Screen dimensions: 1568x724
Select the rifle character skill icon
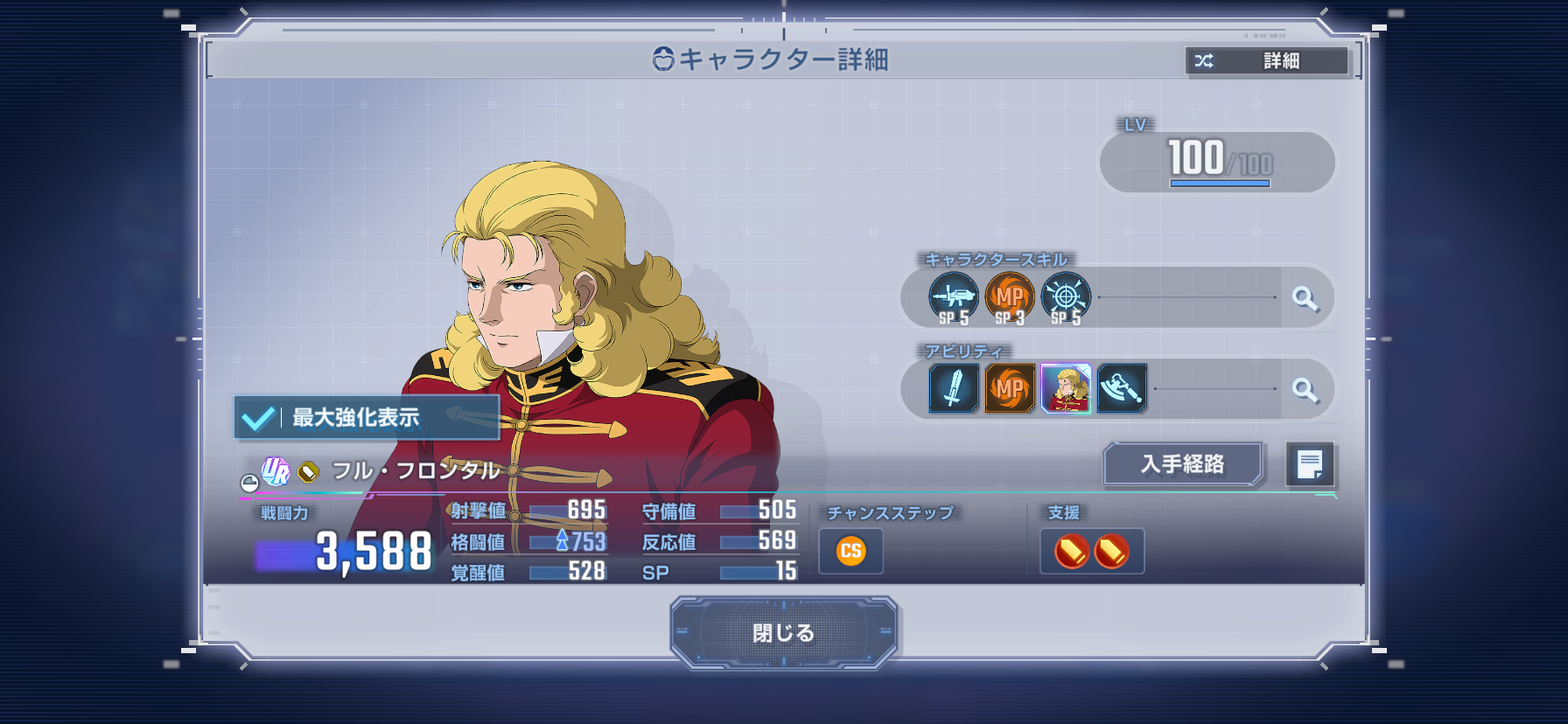click(953, 298)
